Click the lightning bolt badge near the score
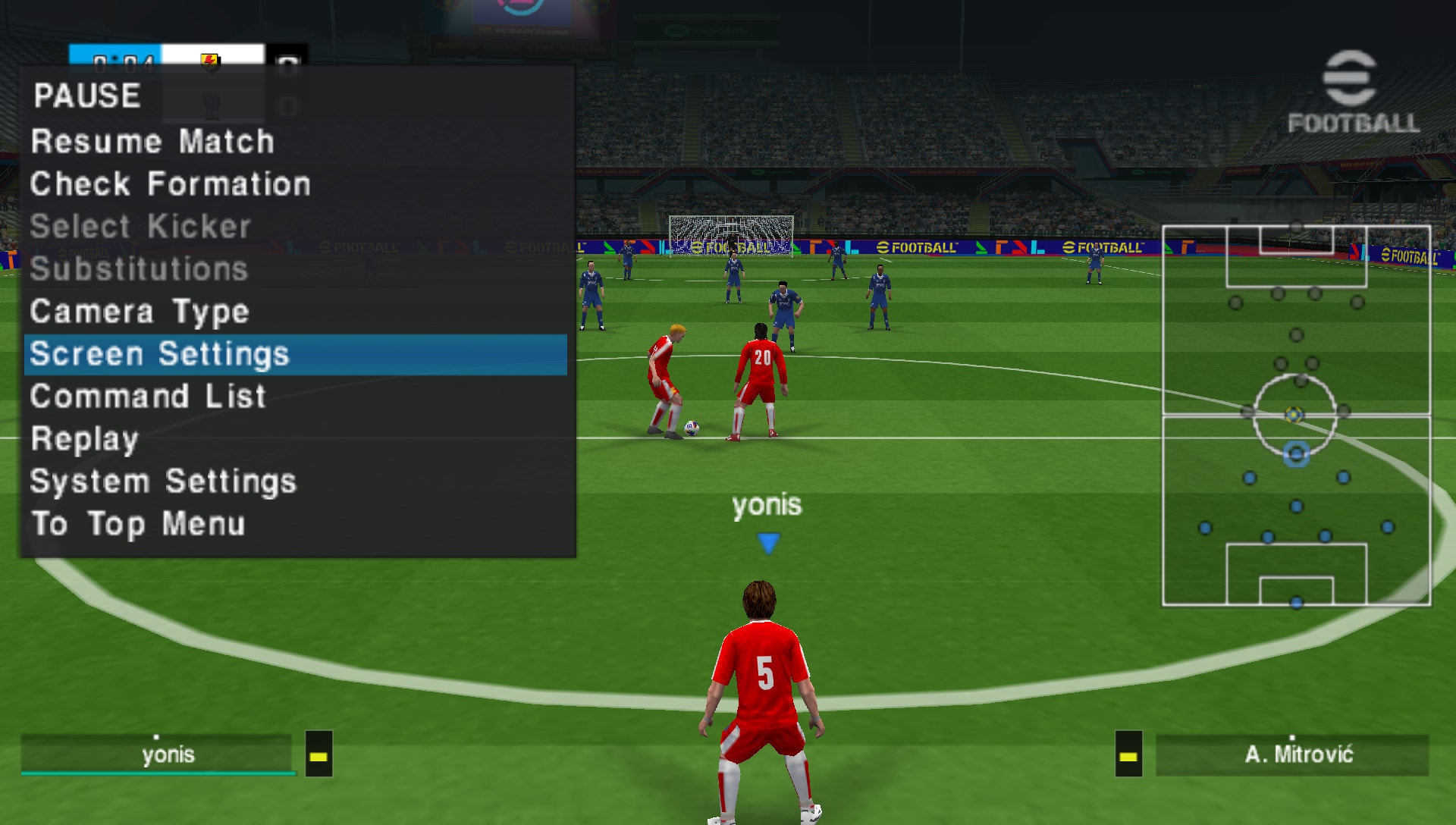The height and width of the screenshot is (825, 1456). click(x=211, y=62)
